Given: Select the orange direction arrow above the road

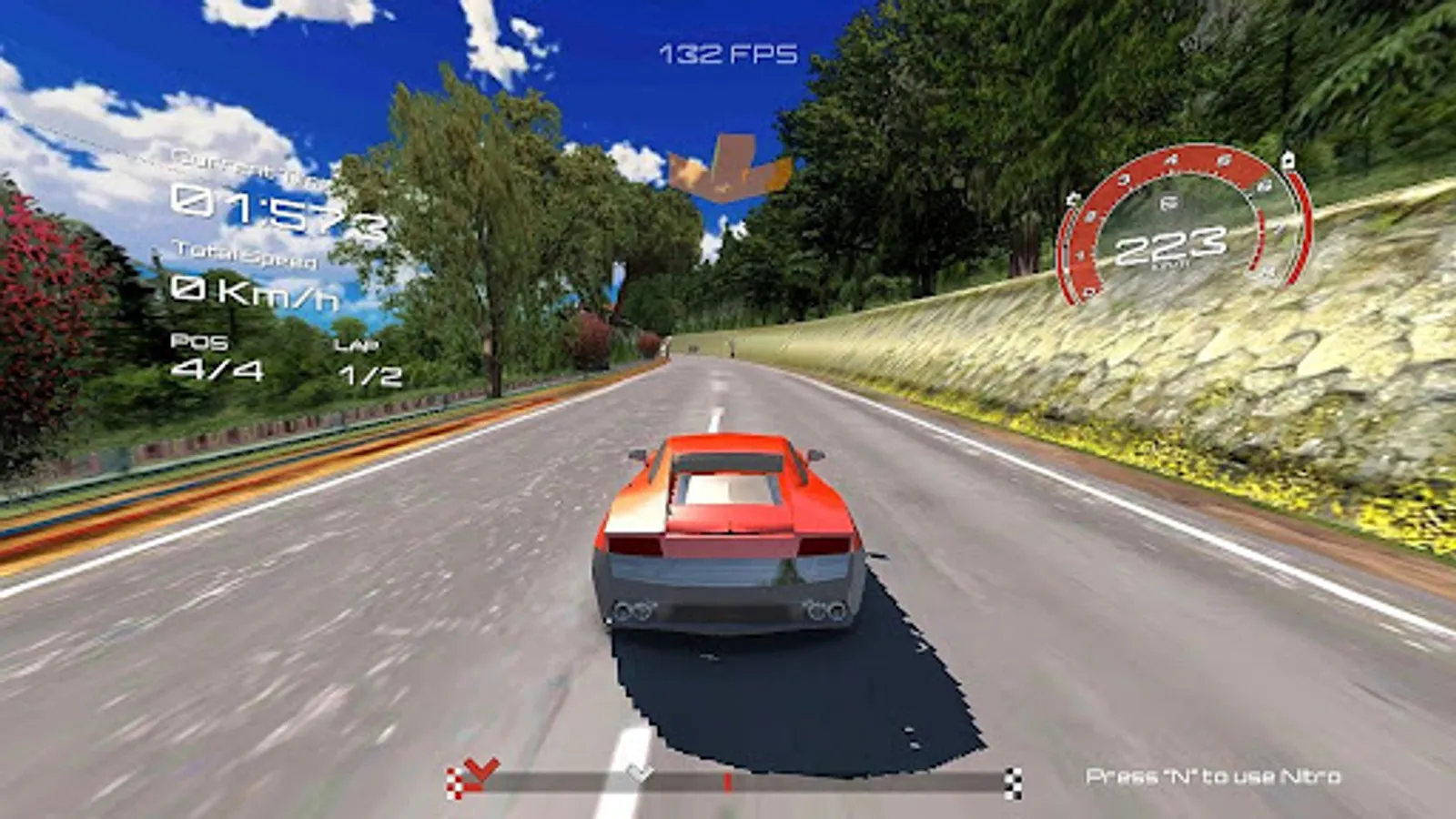Looking at the screenshot, I should click(x=728, y=168).
